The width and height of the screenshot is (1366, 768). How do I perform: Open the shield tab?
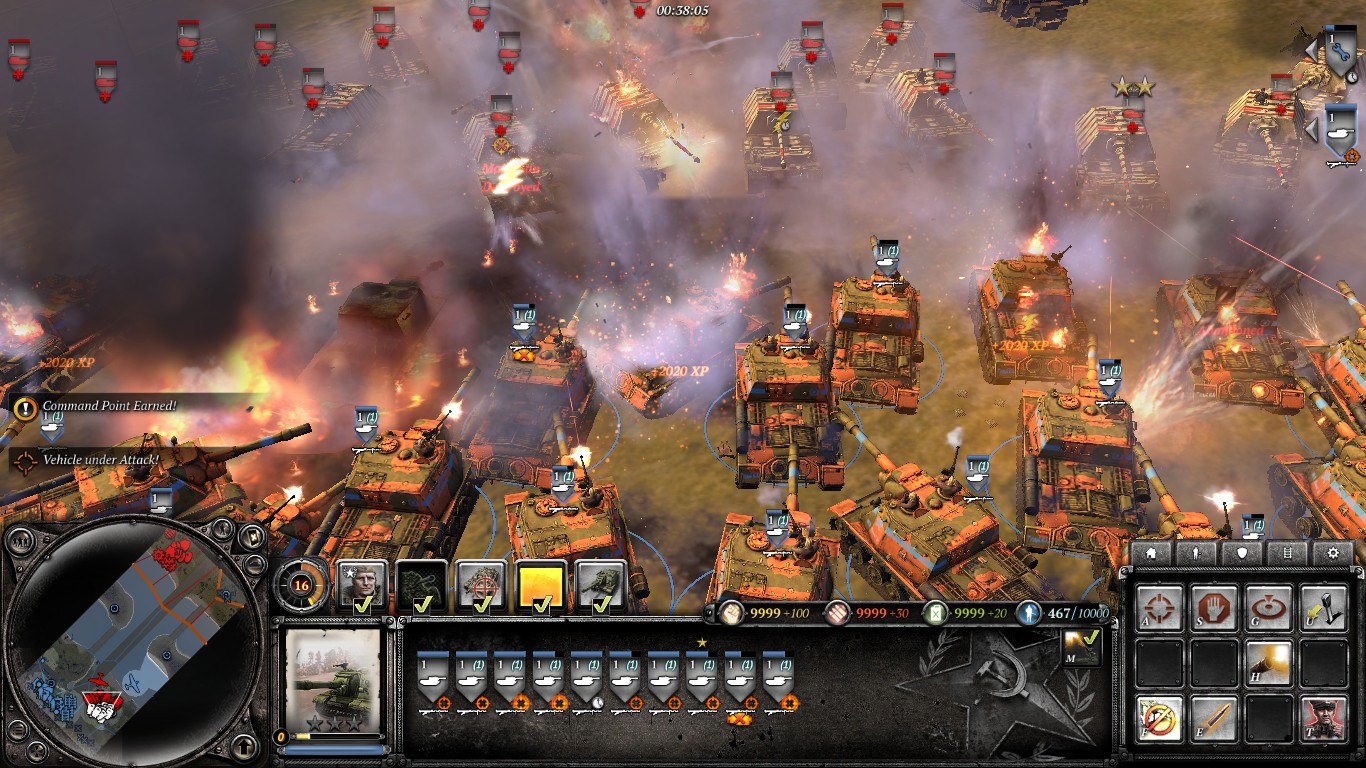pyautogui.click(x=1243, y=553)
